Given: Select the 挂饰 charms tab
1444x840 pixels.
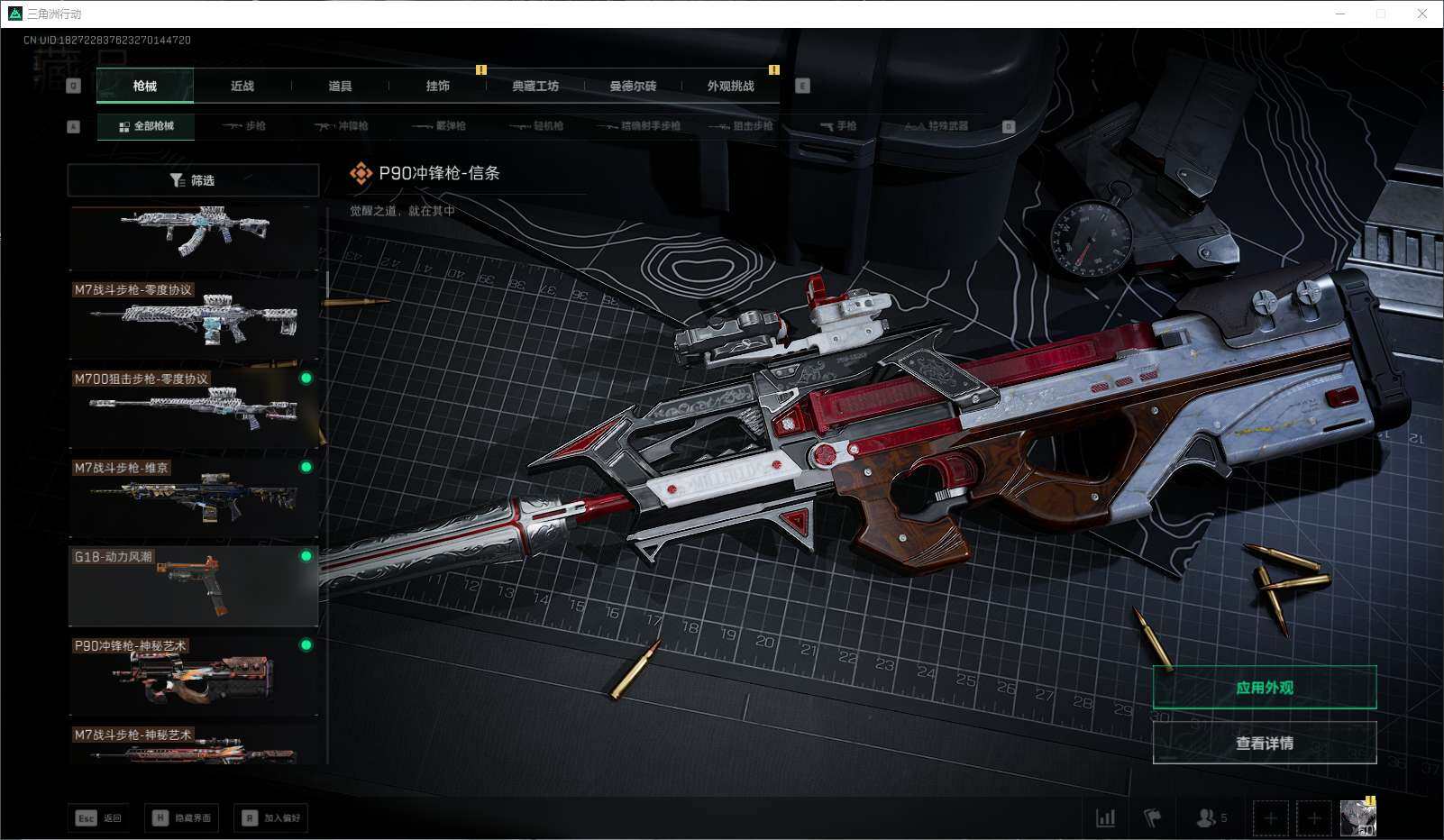Looking at the screenshot, I should click(437, 87).
